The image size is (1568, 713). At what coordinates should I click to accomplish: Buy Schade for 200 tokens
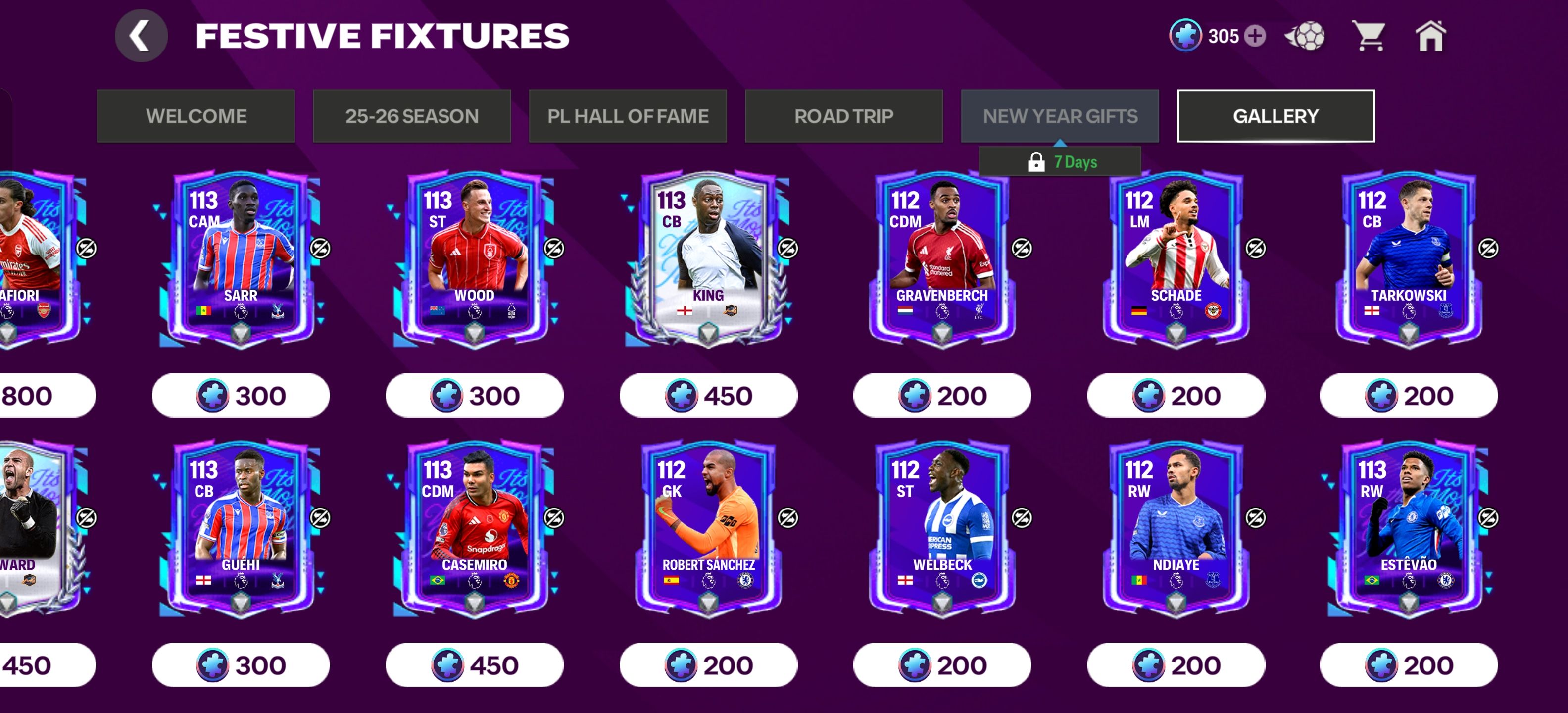point(1176,396)
